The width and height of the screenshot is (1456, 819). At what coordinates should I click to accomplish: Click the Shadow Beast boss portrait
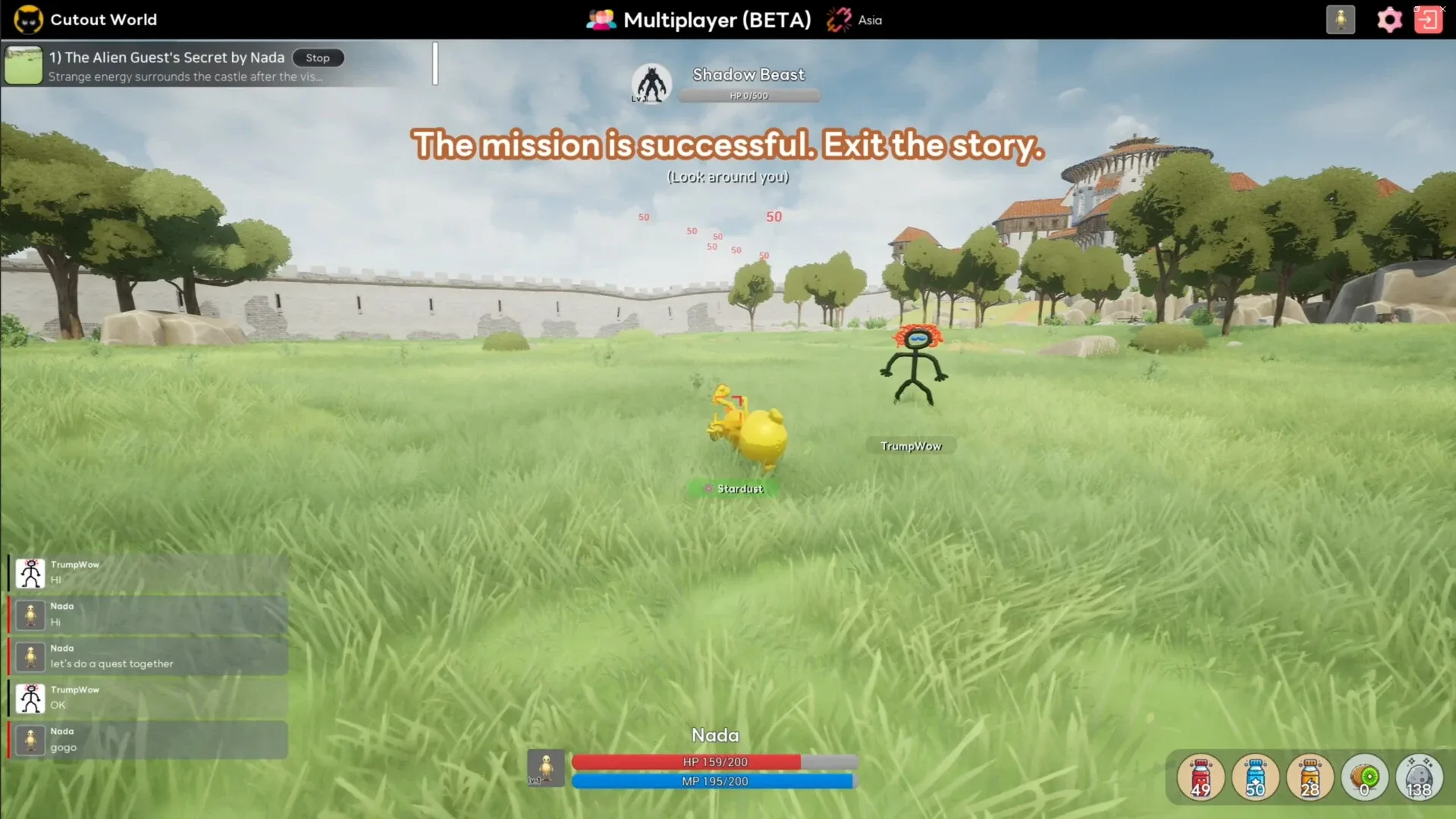651,83
